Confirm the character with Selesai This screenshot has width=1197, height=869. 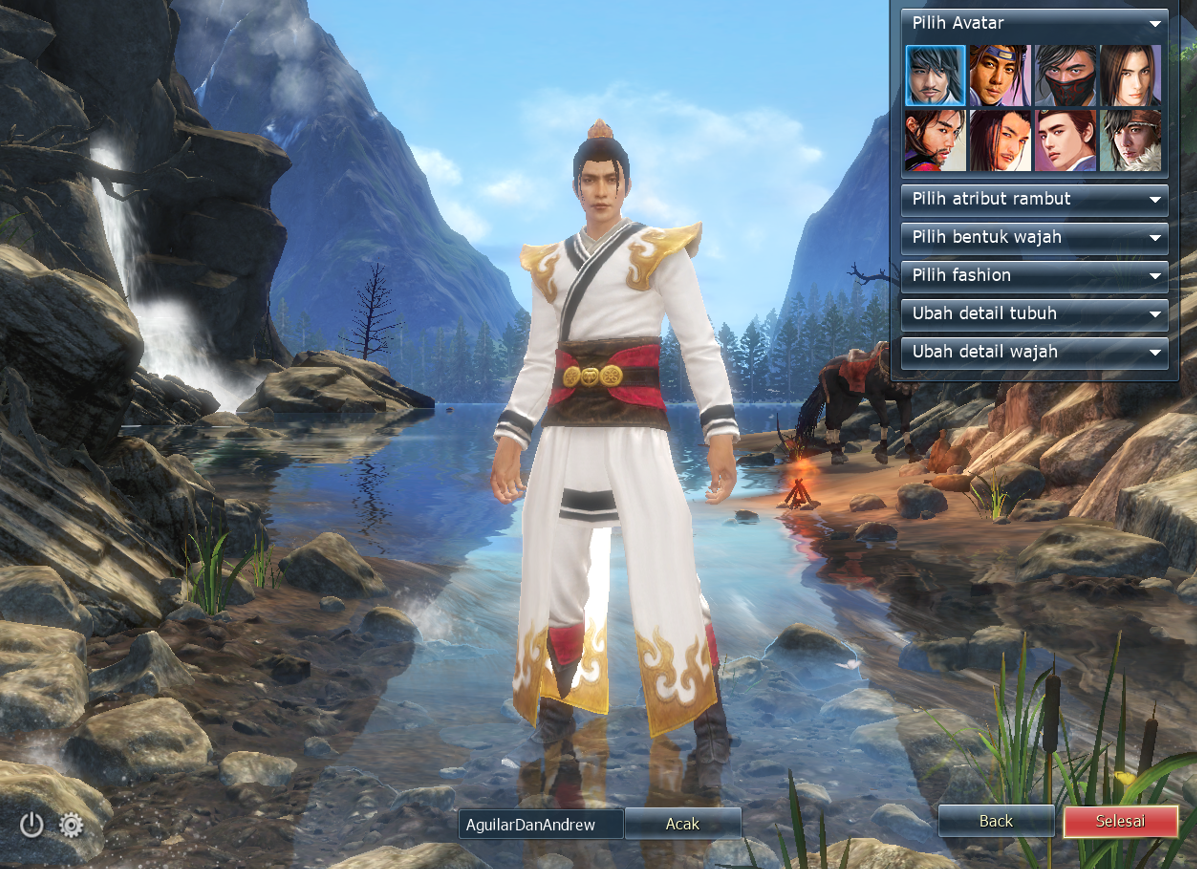click(x=1120, y=821)
